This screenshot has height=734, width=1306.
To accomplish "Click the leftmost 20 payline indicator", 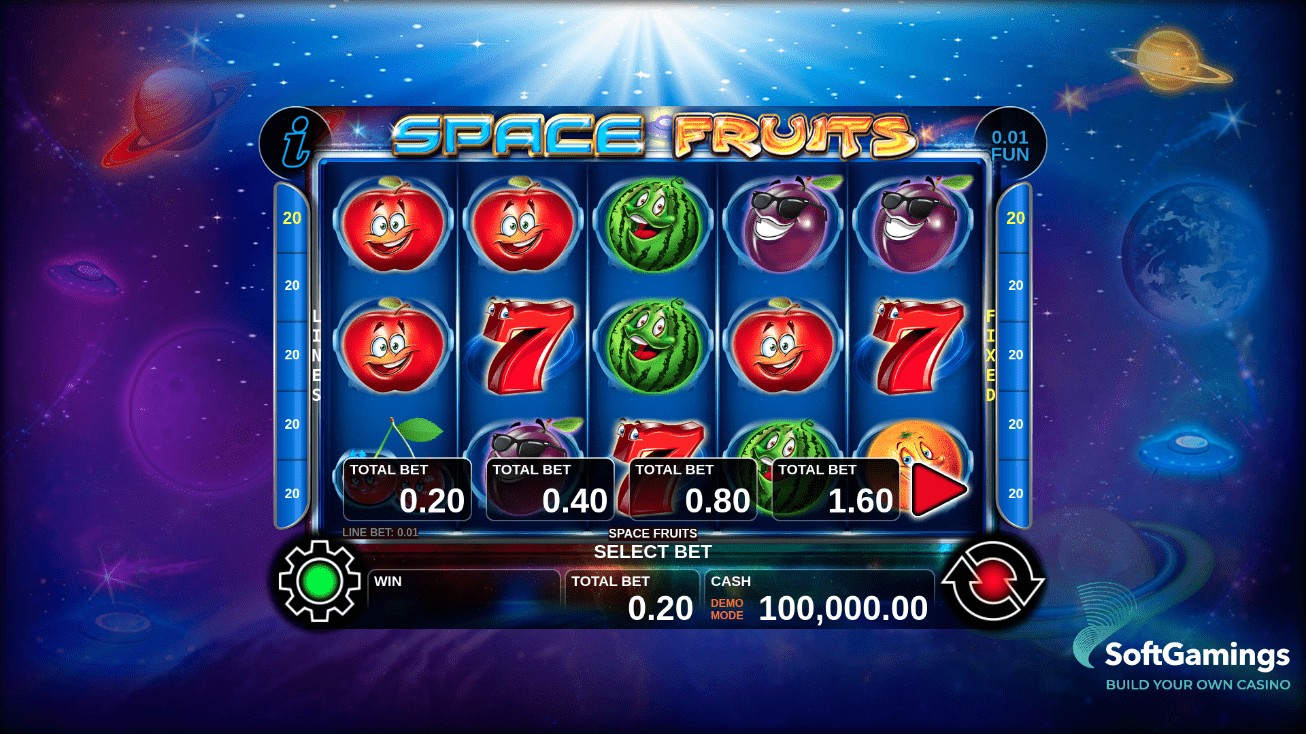I will [x=291, y=215].
